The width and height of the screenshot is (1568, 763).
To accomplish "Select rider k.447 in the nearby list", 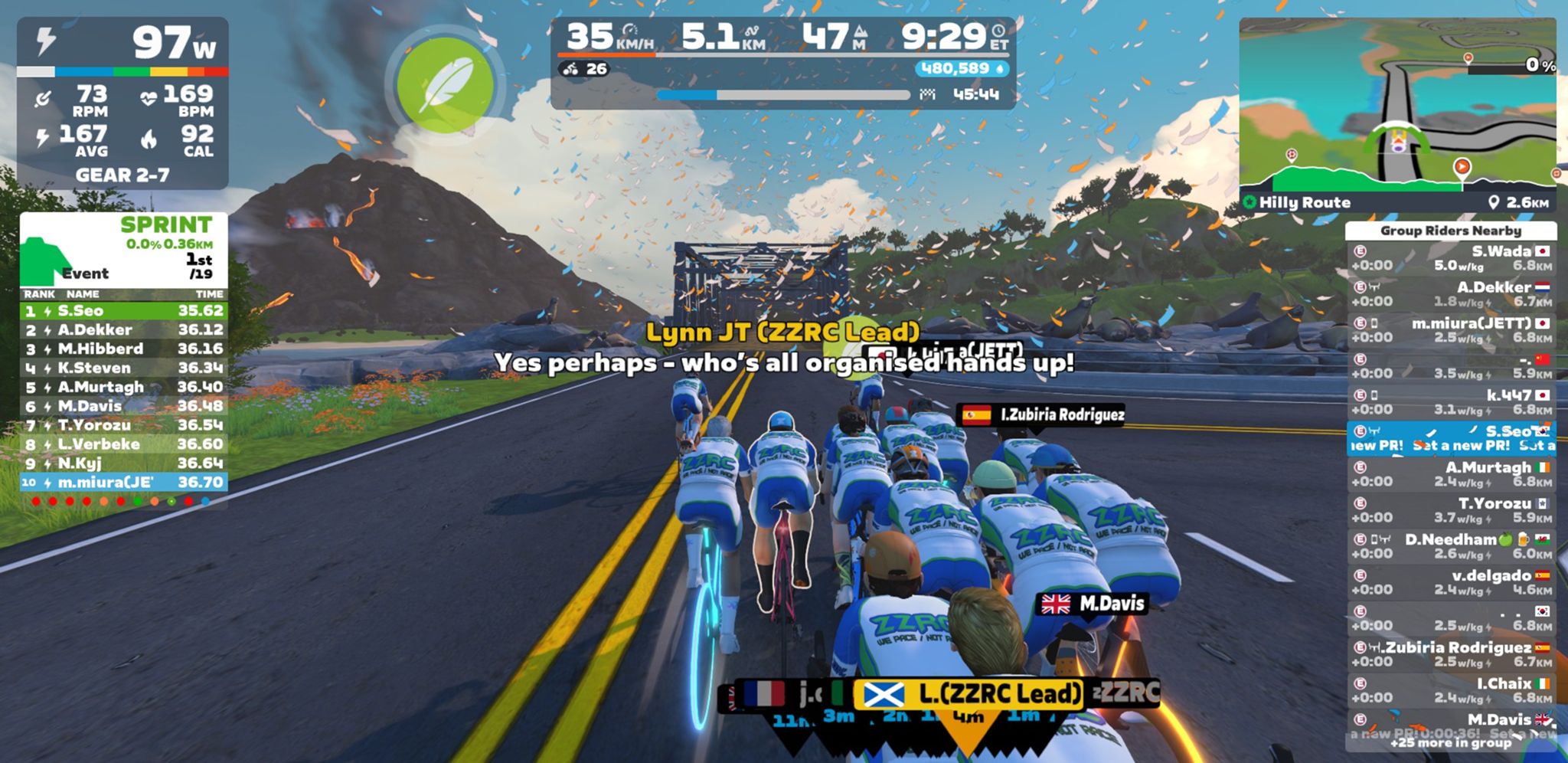I will [1451, 402].
